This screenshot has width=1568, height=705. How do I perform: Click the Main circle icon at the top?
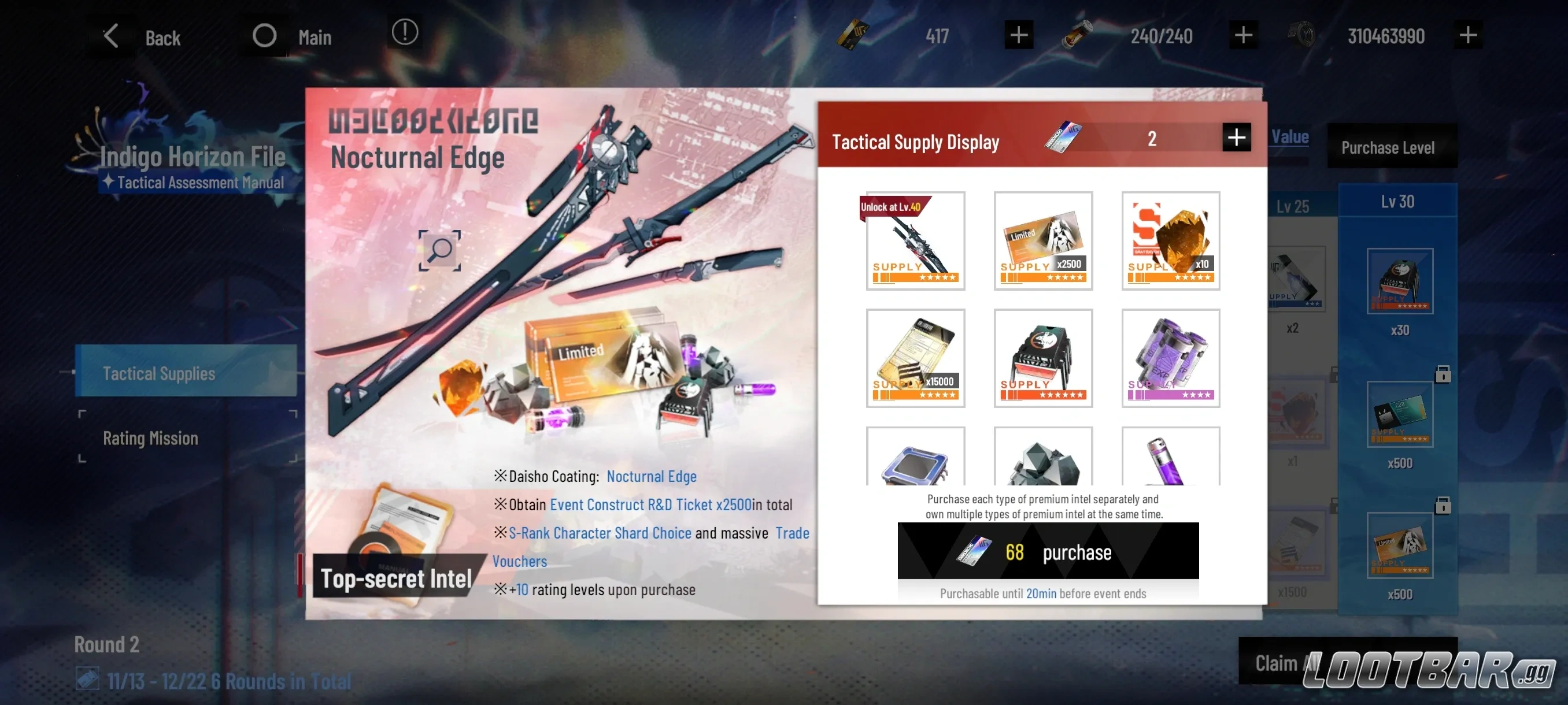264,35
